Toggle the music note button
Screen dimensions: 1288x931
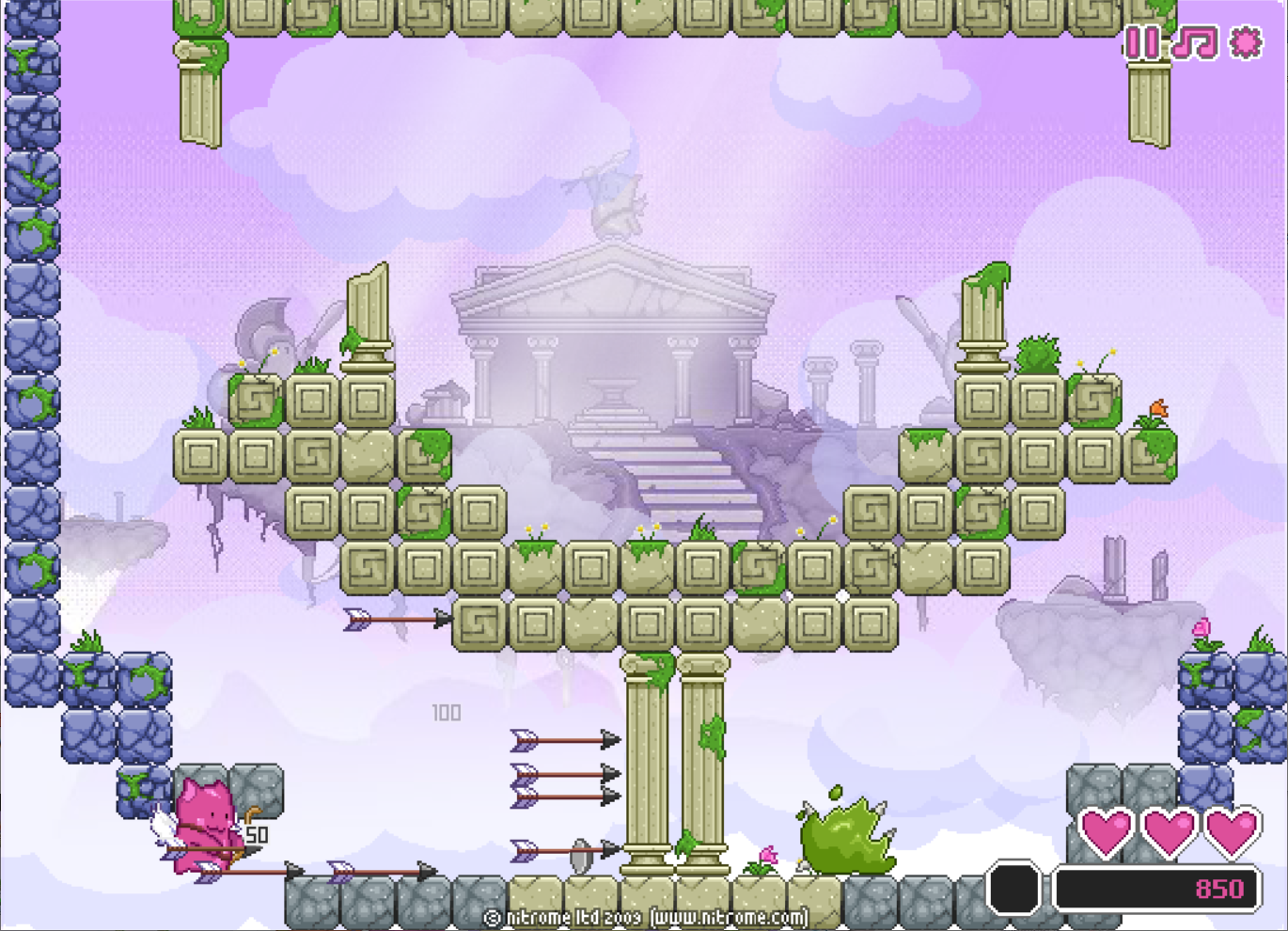(1194, 42)
